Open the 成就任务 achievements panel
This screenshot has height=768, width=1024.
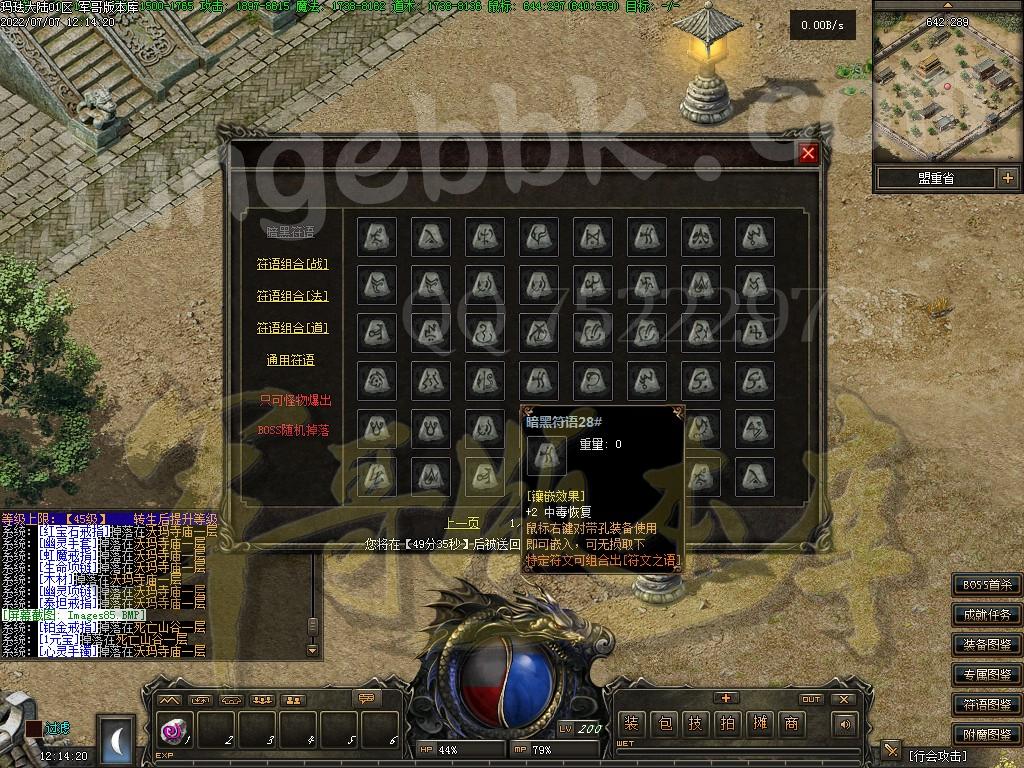point(987,615)
